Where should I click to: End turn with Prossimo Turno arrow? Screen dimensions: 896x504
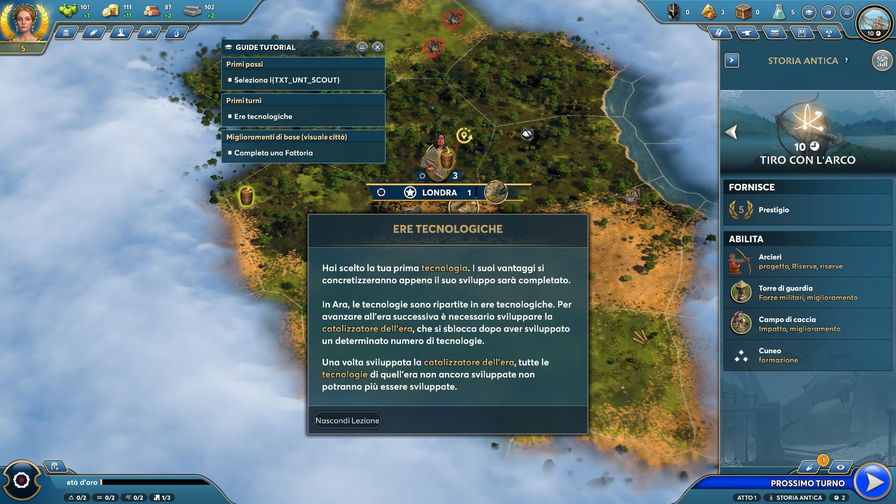coord(873,481)
